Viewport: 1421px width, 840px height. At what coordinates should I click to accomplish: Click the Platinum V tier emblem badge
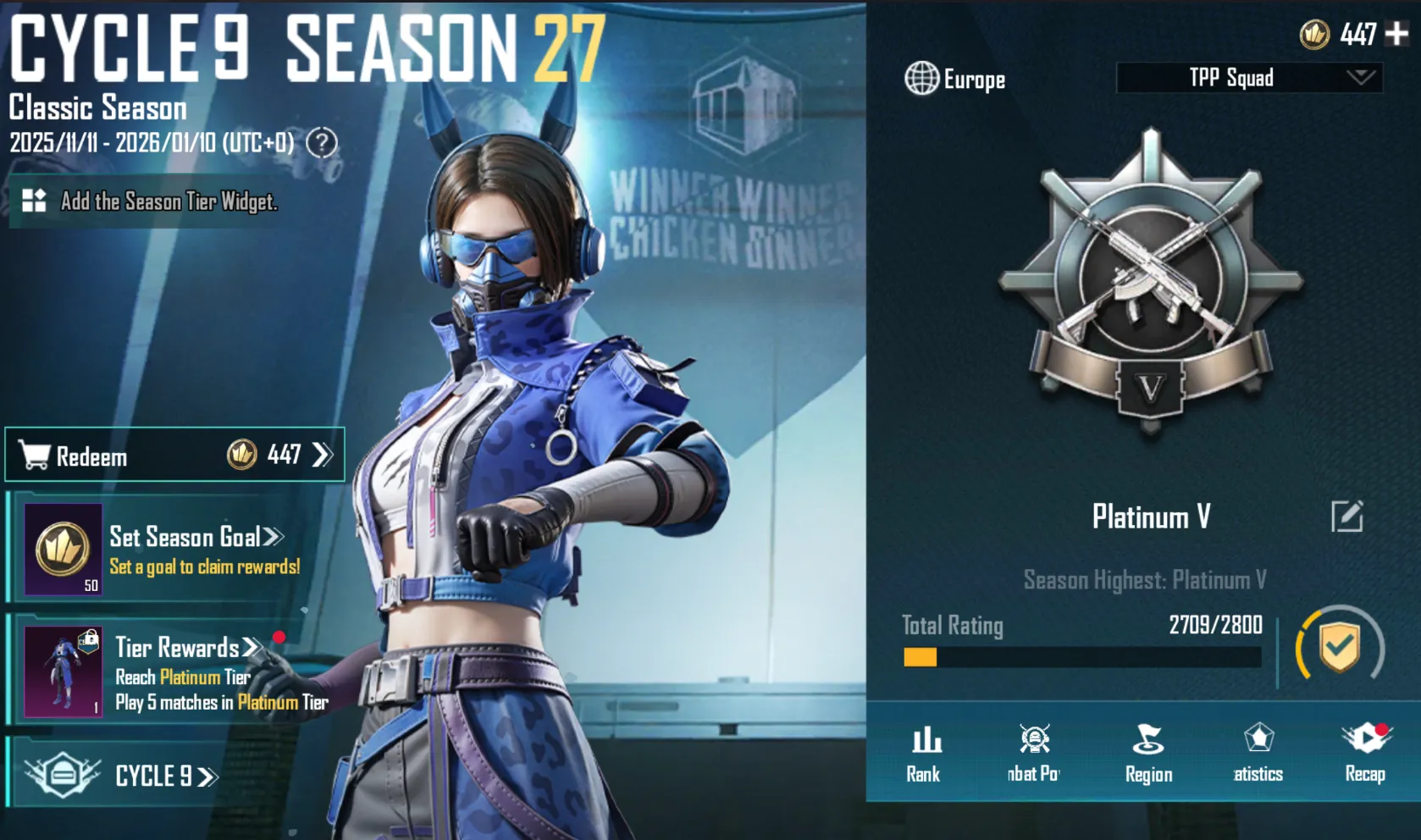[1150, 288]
